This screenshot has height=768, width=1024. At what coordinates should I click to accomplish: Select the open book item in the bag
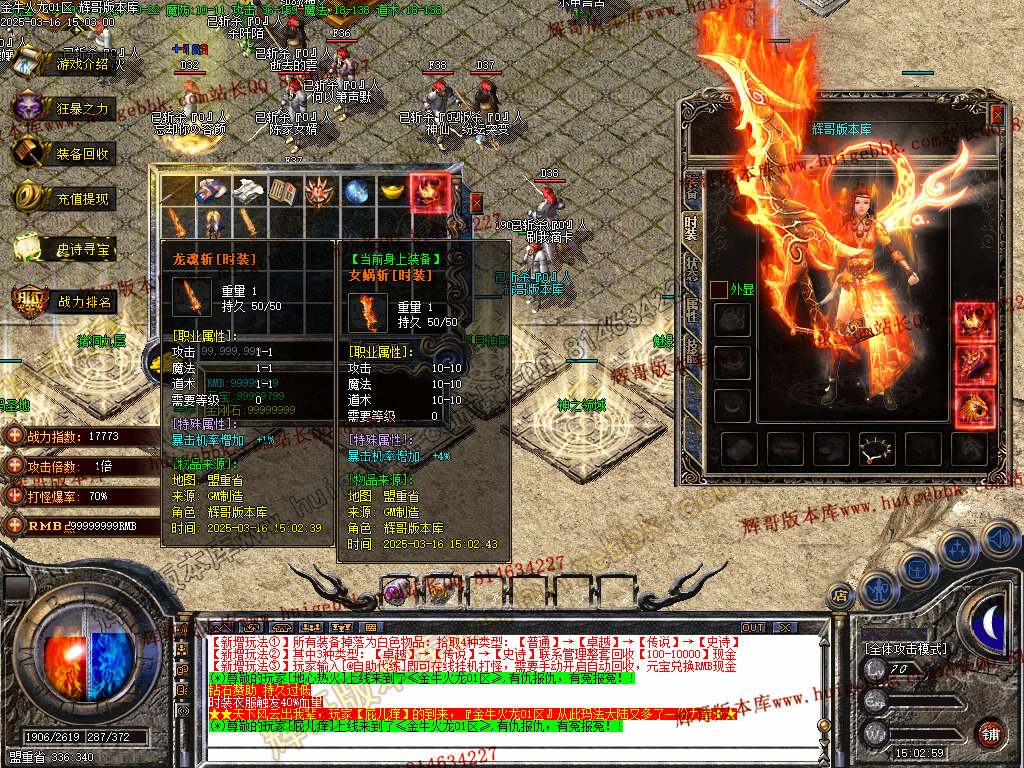284,191
